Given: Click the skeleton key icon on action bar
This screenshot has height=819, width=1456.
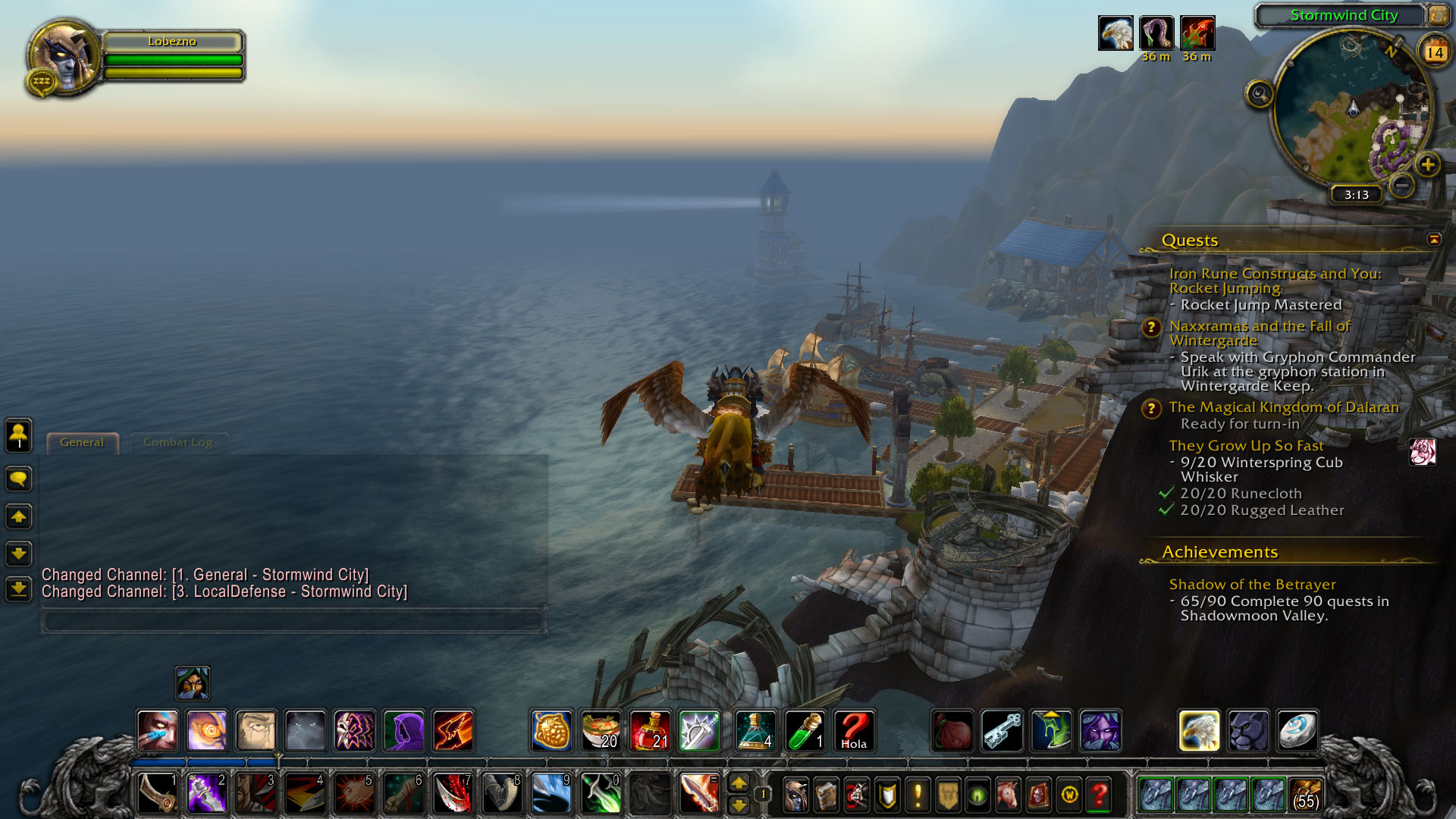Looking at the screenshot, I should tap(1002, 731).
